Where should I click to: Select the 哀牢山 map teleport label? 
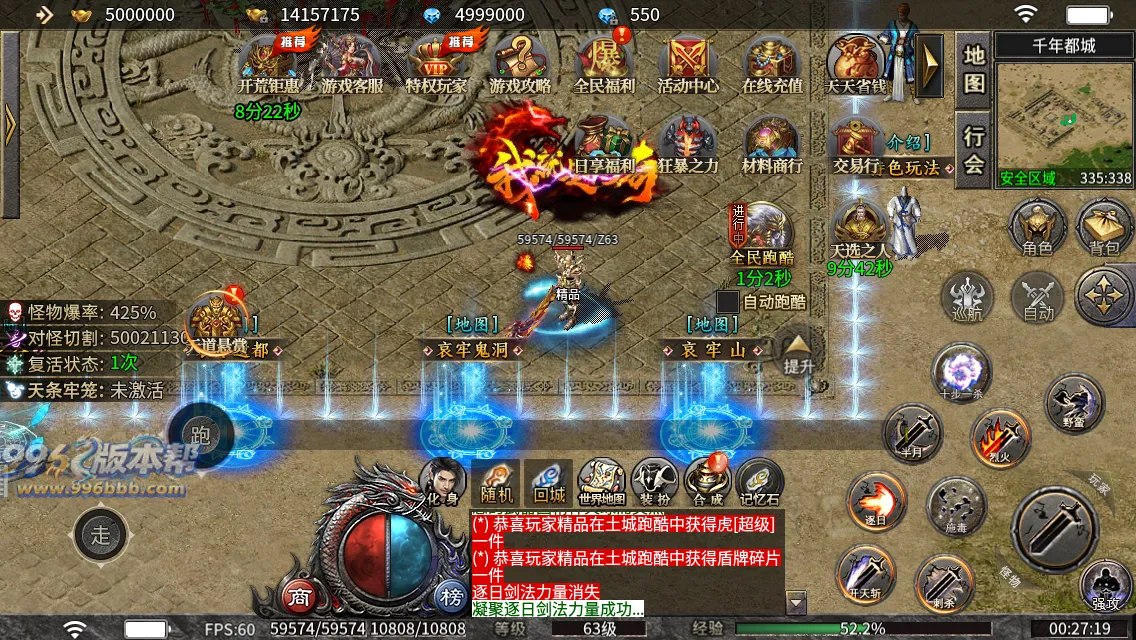(714, 350)
